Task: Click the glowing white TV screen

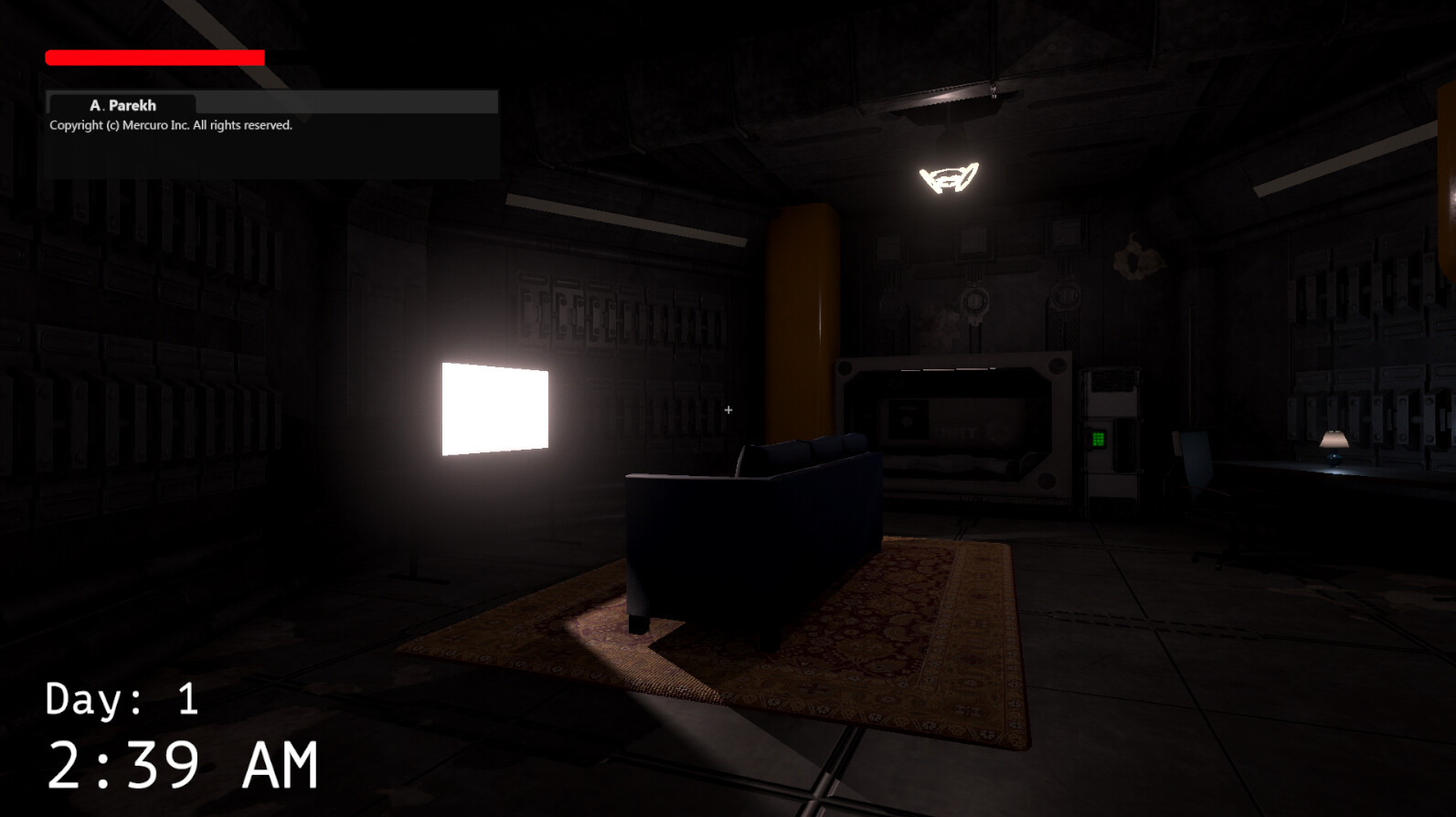Action: [496, 407]
